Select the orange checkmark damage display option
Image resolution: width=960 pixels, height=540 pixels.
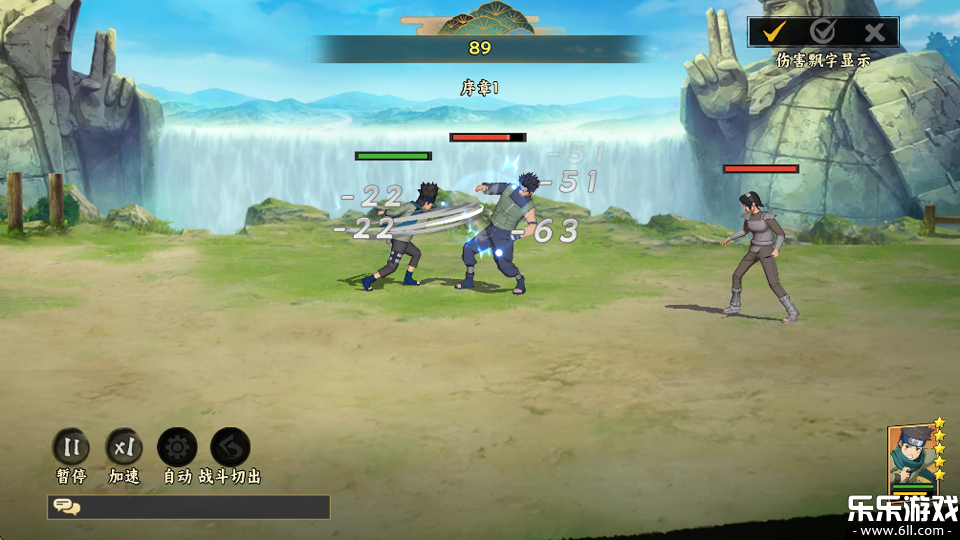(773, 32)
